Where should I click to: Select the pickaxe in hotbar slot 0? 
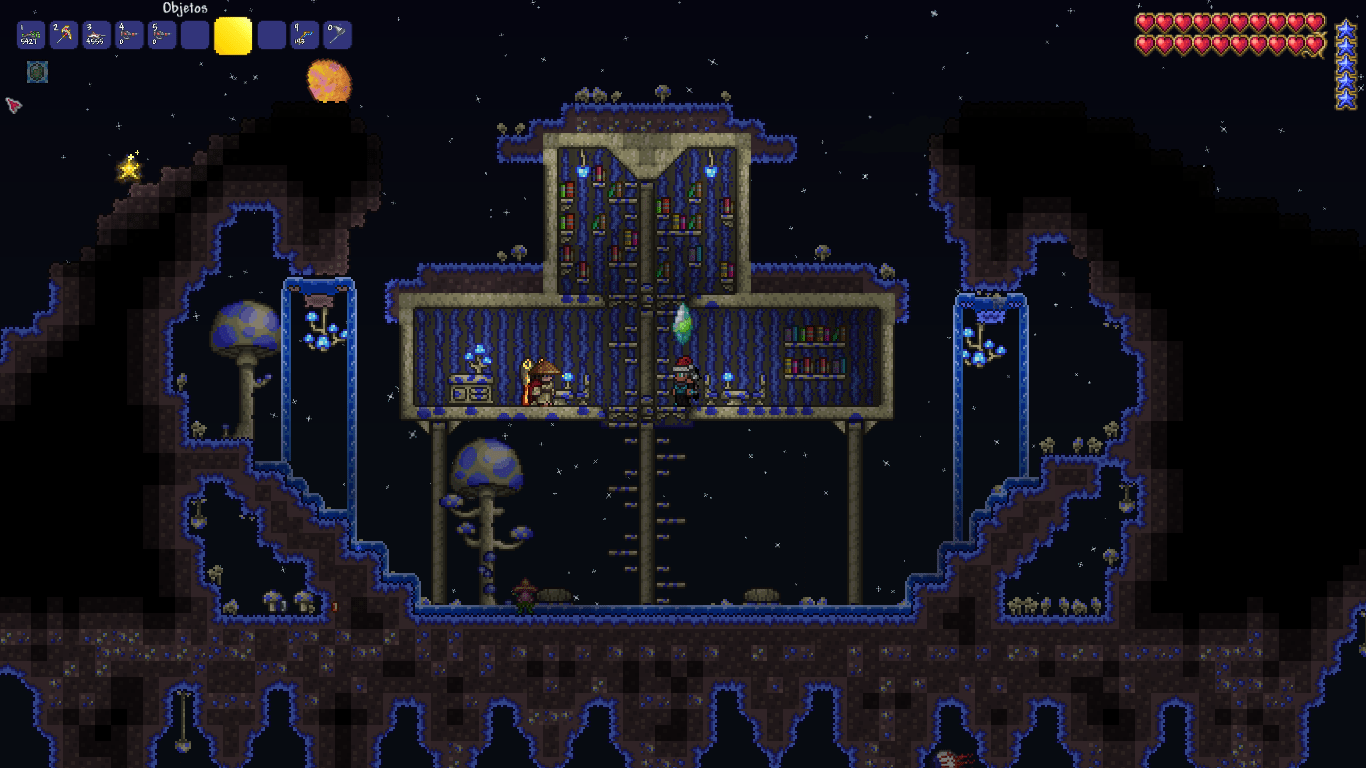[x=339, y=34]
